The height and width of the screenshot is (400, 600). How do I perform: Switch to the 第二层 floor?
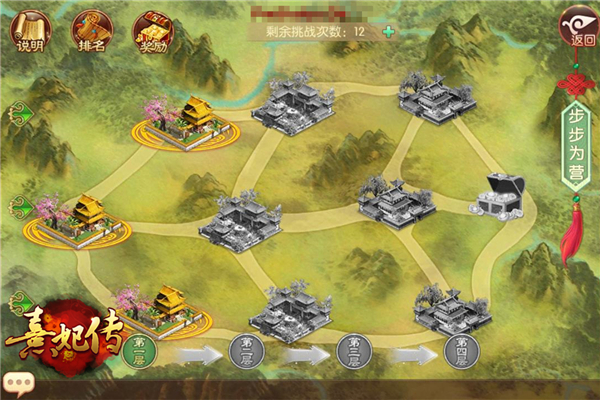click(247, 350)
